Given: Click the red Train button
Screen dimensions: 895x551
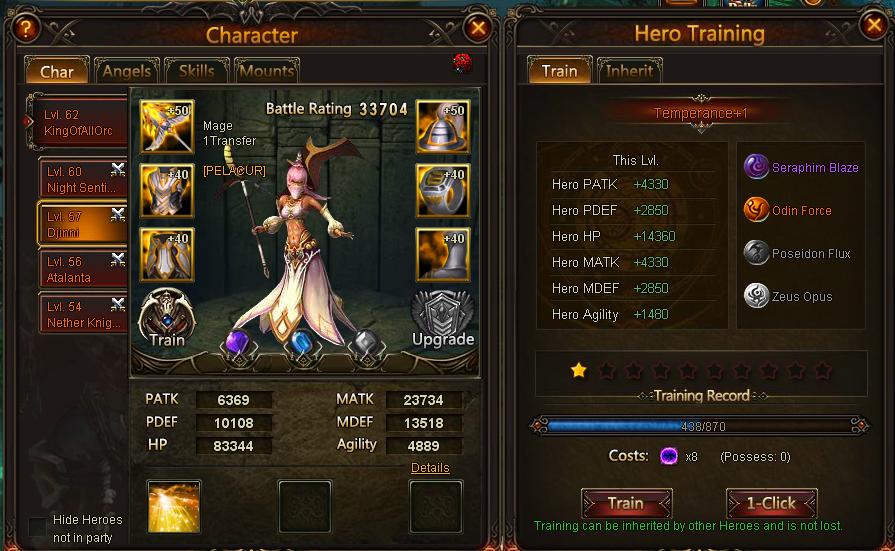Looking at the screenshot, I should coord(626,503).
